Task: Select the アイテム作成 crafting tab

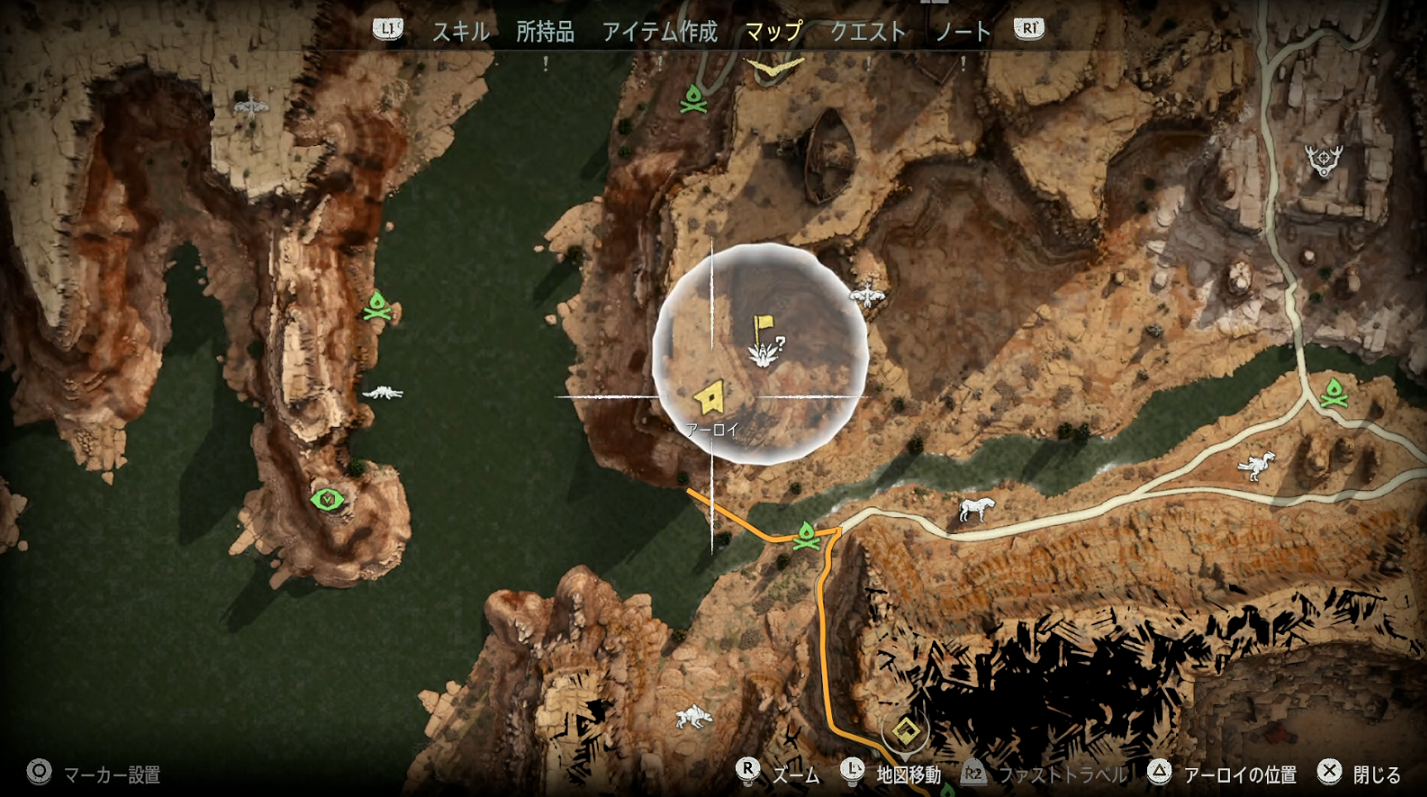Action: [659, 31]
